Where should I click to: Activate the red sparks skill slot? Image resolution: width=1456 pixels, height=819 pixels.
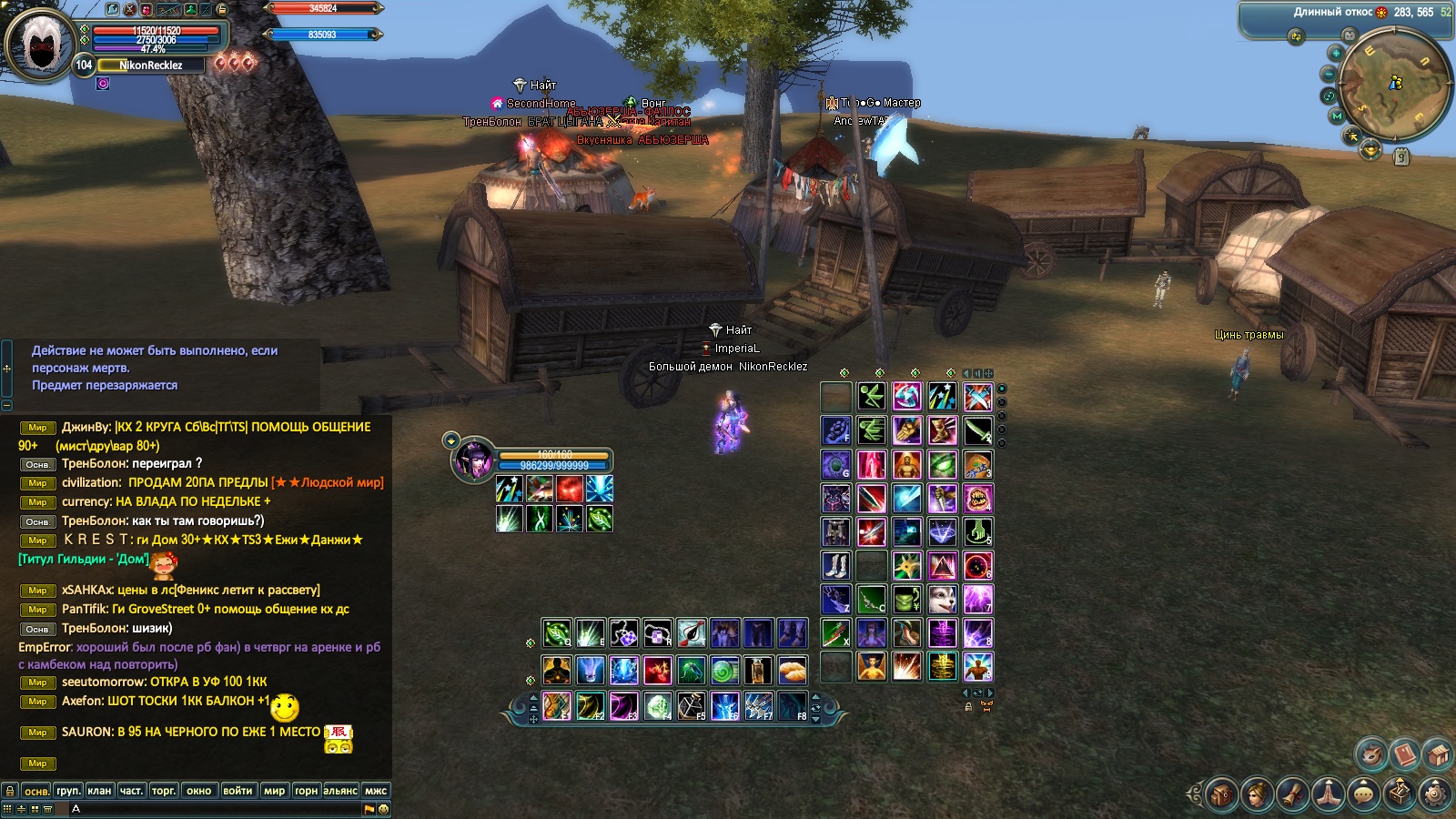pyautogui.click(x=569, y=490)
